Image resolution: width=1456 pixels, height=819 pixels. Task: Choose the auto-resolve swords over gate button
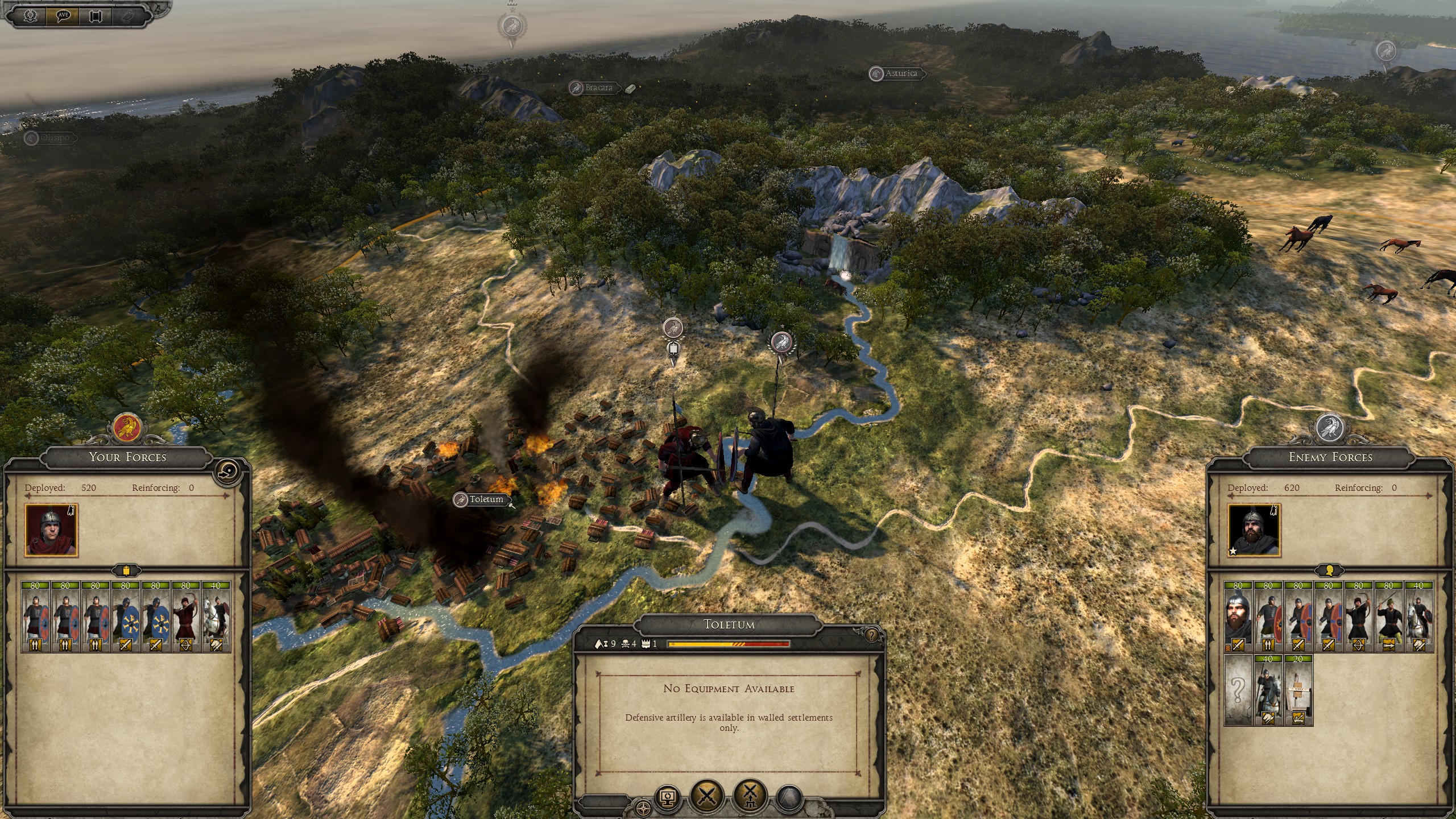[x=750, y=795]
